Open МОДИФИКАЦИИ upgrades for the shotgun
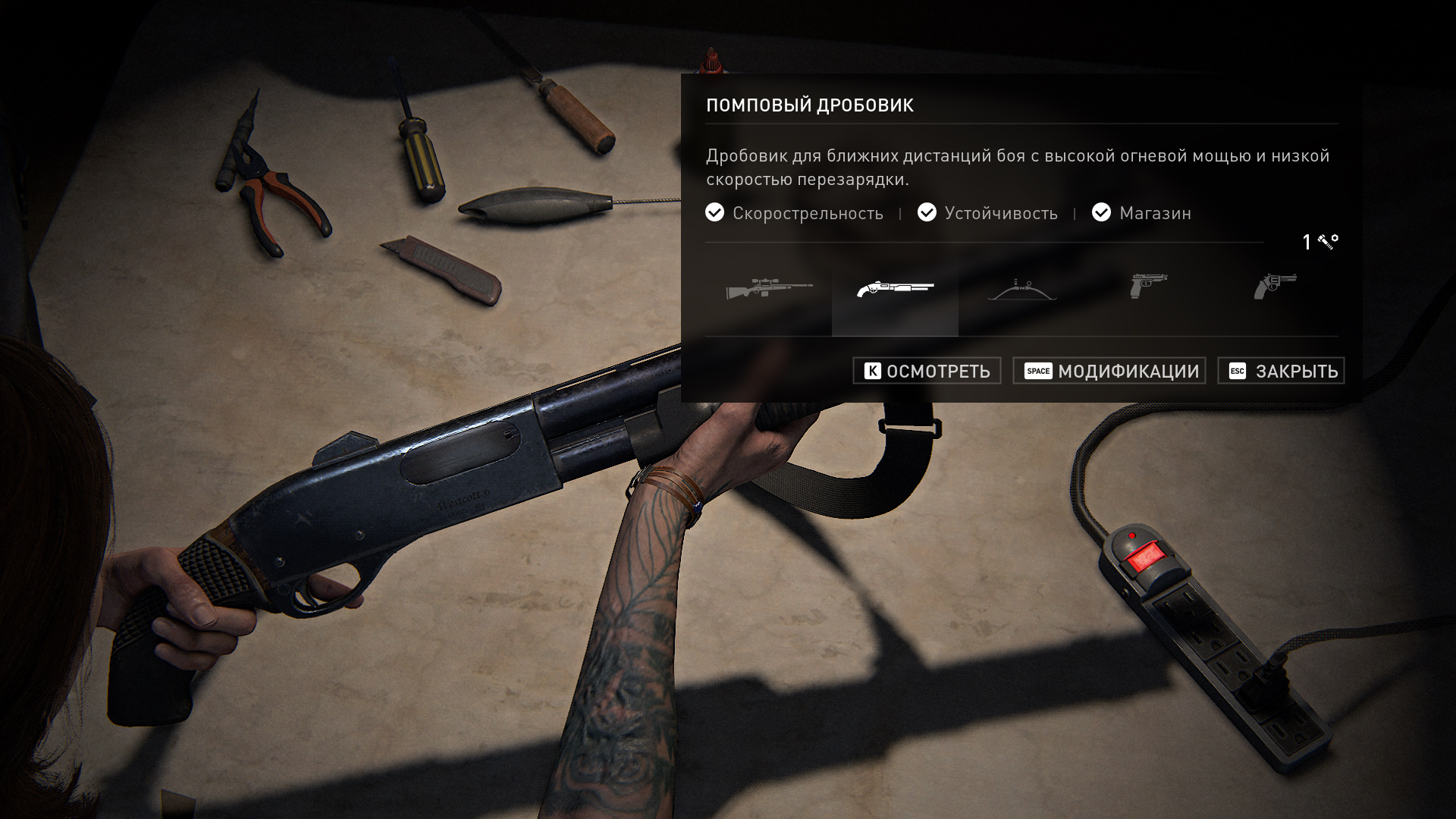1456x819 pixels. point(1109,371)
